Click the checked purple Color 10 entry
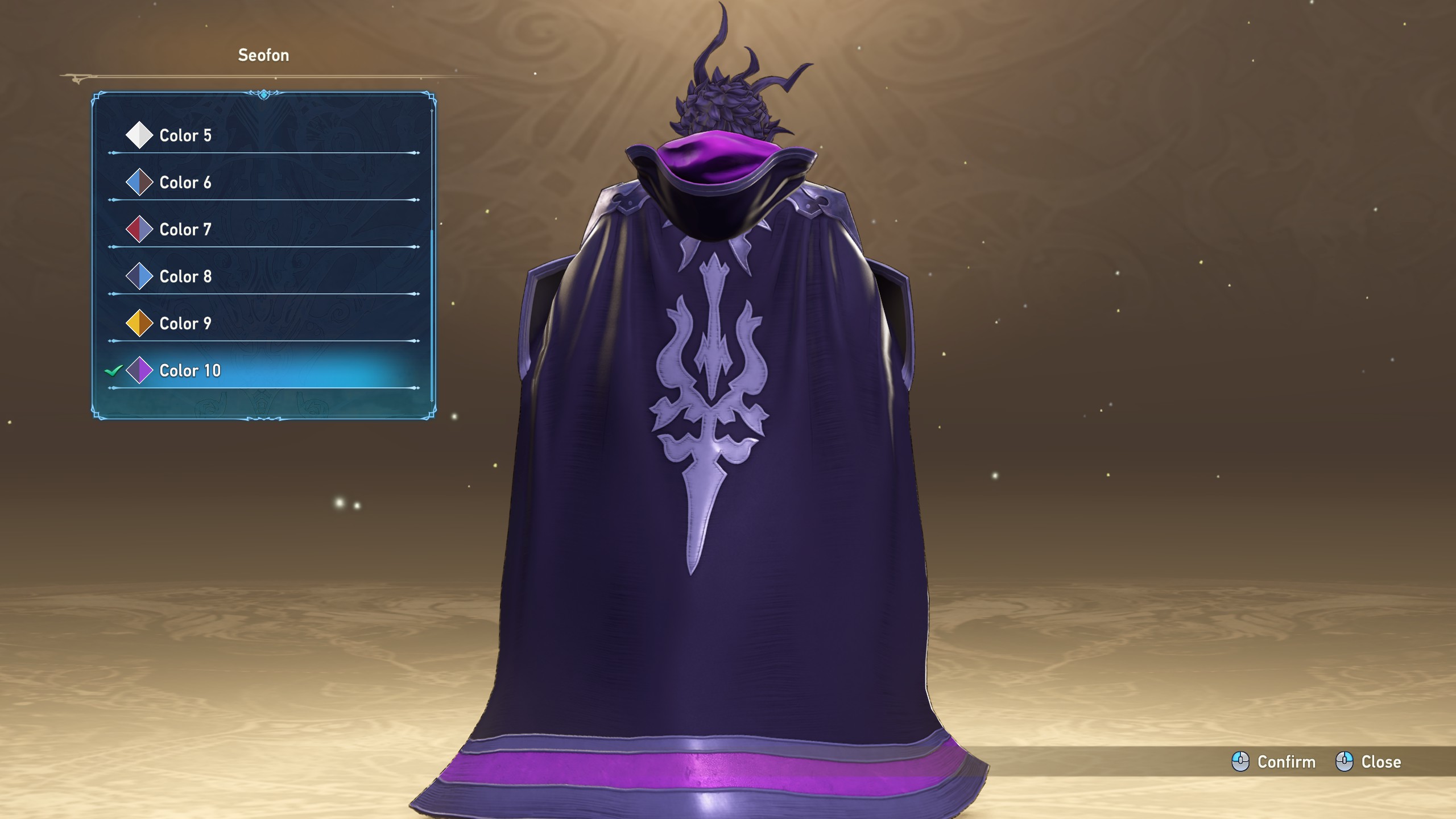 point(190,371)
